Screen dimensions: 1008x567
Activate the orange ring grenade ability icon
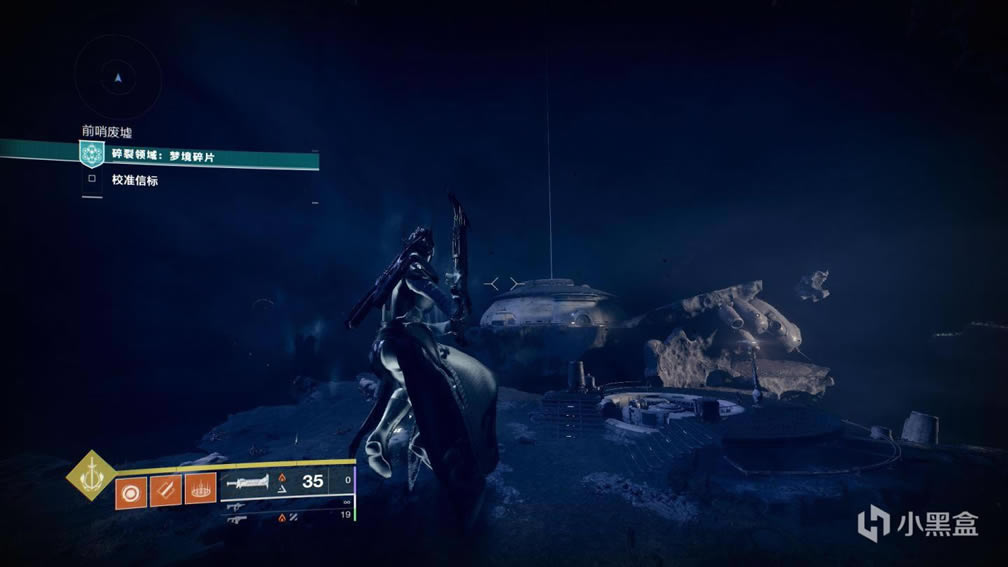coord(131,491)
